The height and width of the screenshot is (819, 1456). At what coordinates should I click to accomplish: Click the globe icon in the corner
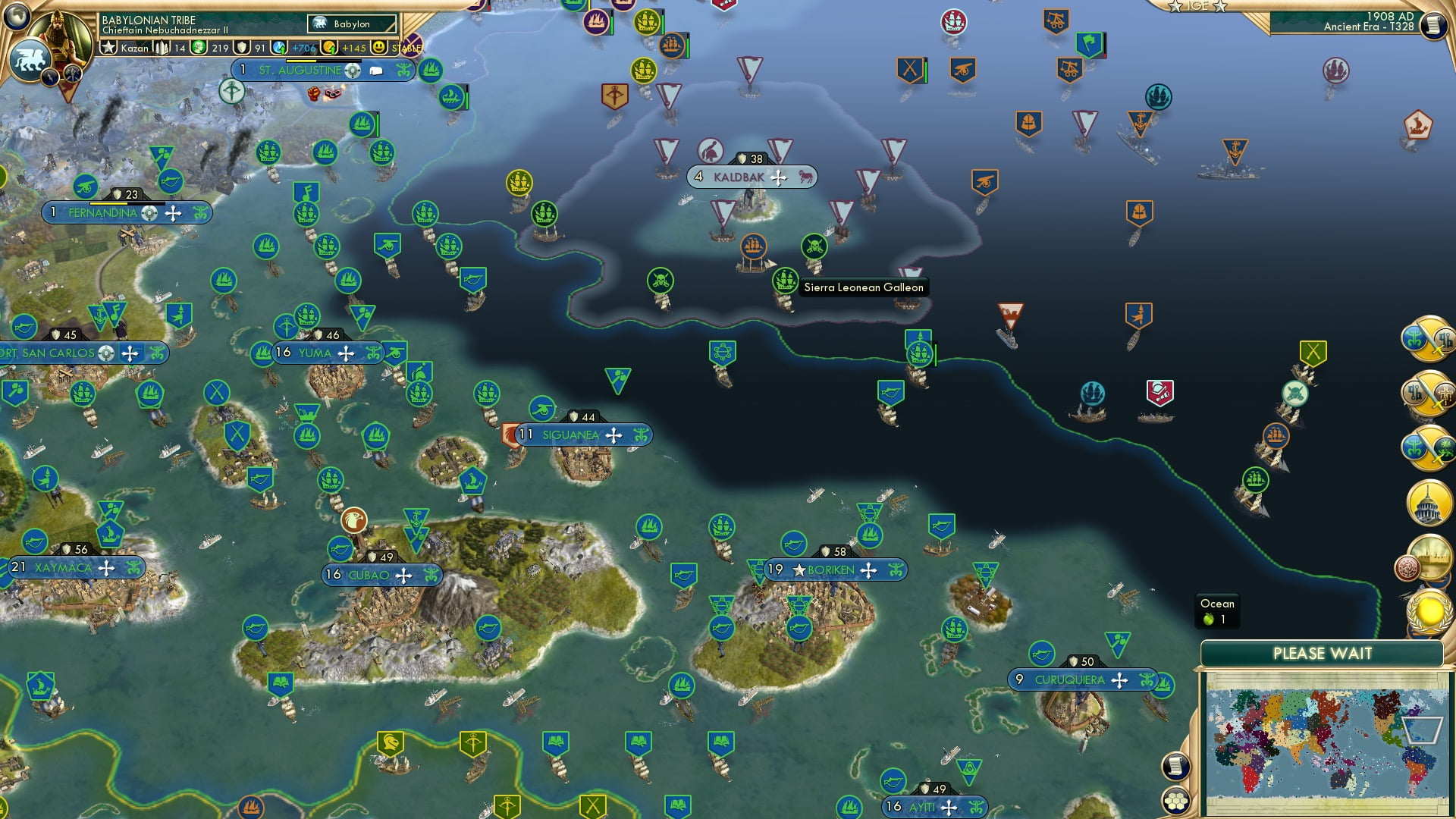click(16, 15)
